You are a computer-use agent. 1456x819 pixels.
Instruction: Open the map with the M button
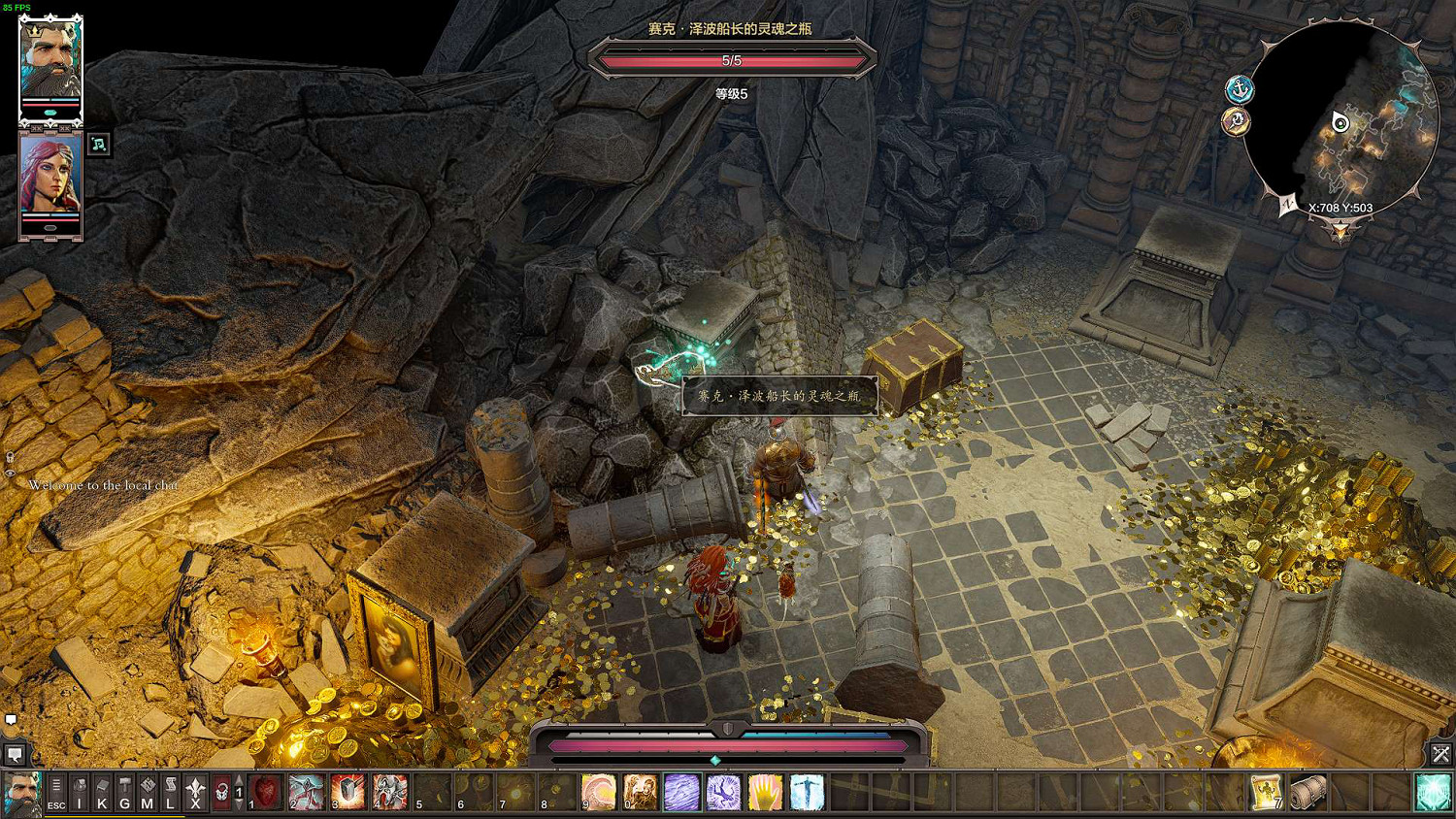click(x=148, y=792)
